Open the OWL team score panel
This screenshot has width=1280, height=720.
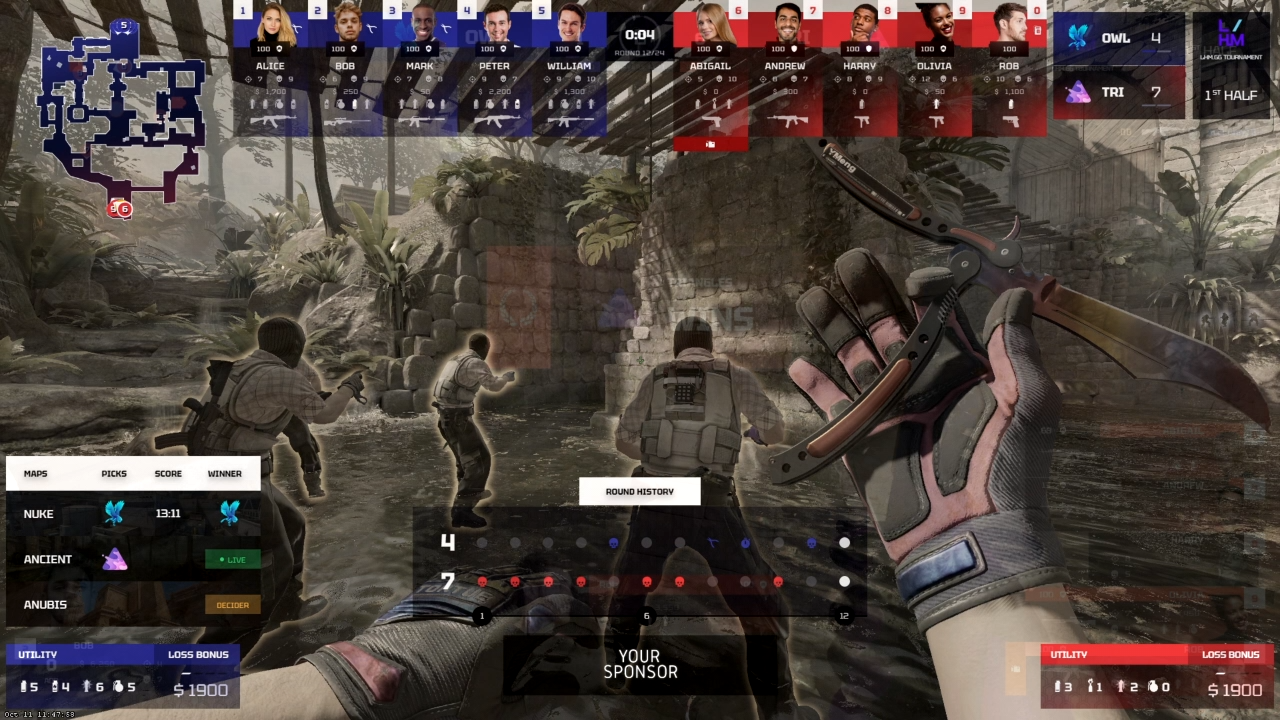tap(1118, 39)
